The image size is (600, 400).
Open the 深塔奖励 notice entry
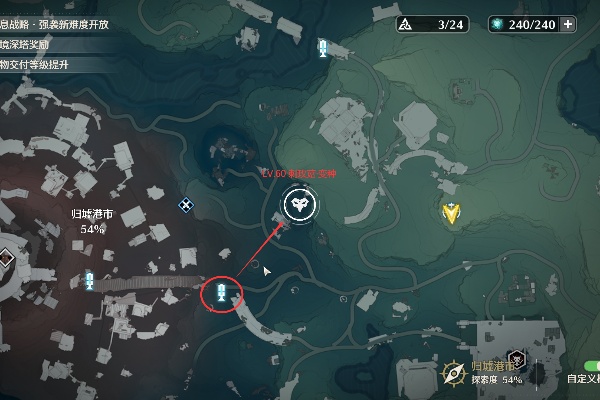pos(40,45)
